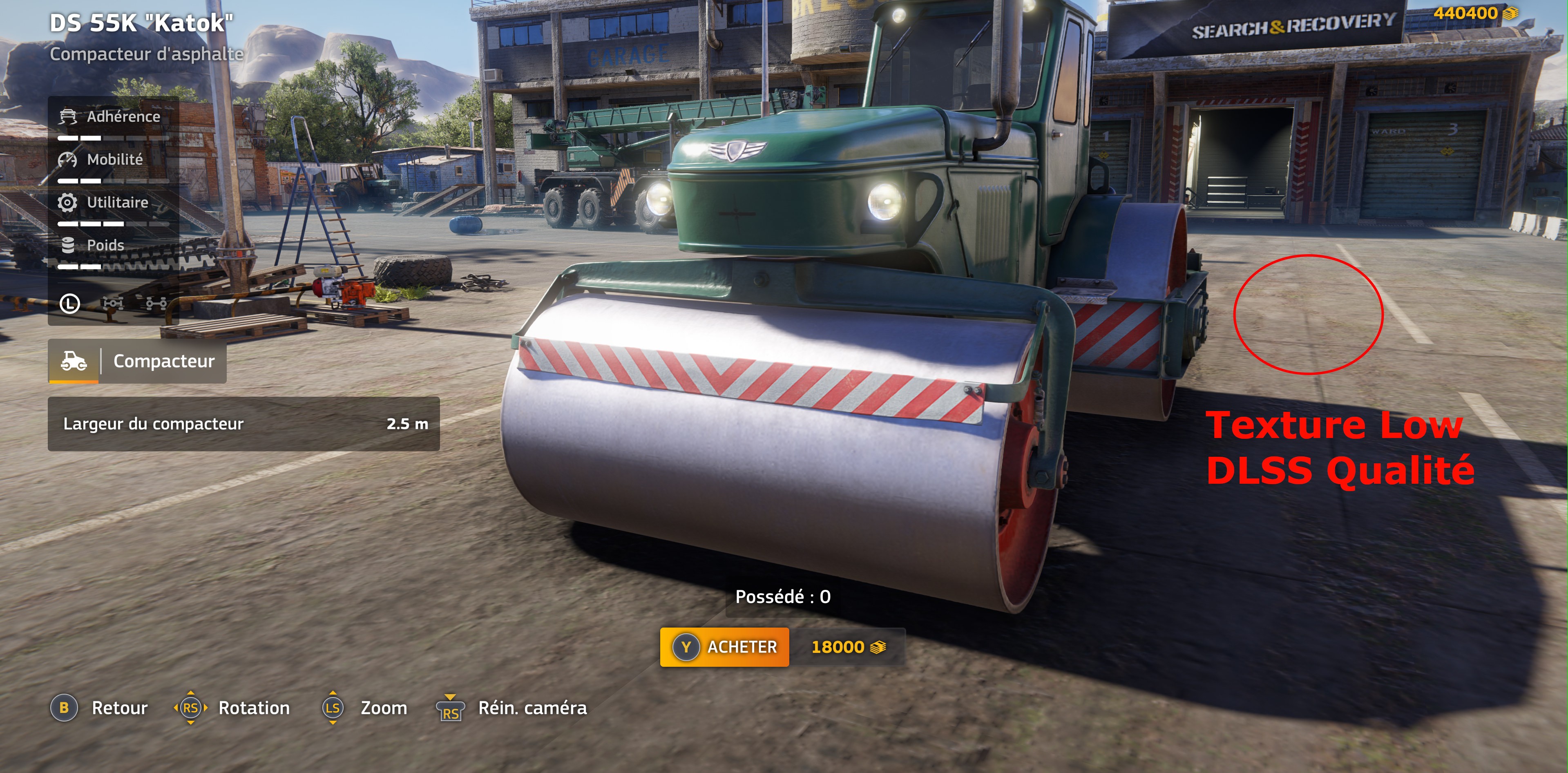Select the Compacteur category tab

click(x=138, y=362)
